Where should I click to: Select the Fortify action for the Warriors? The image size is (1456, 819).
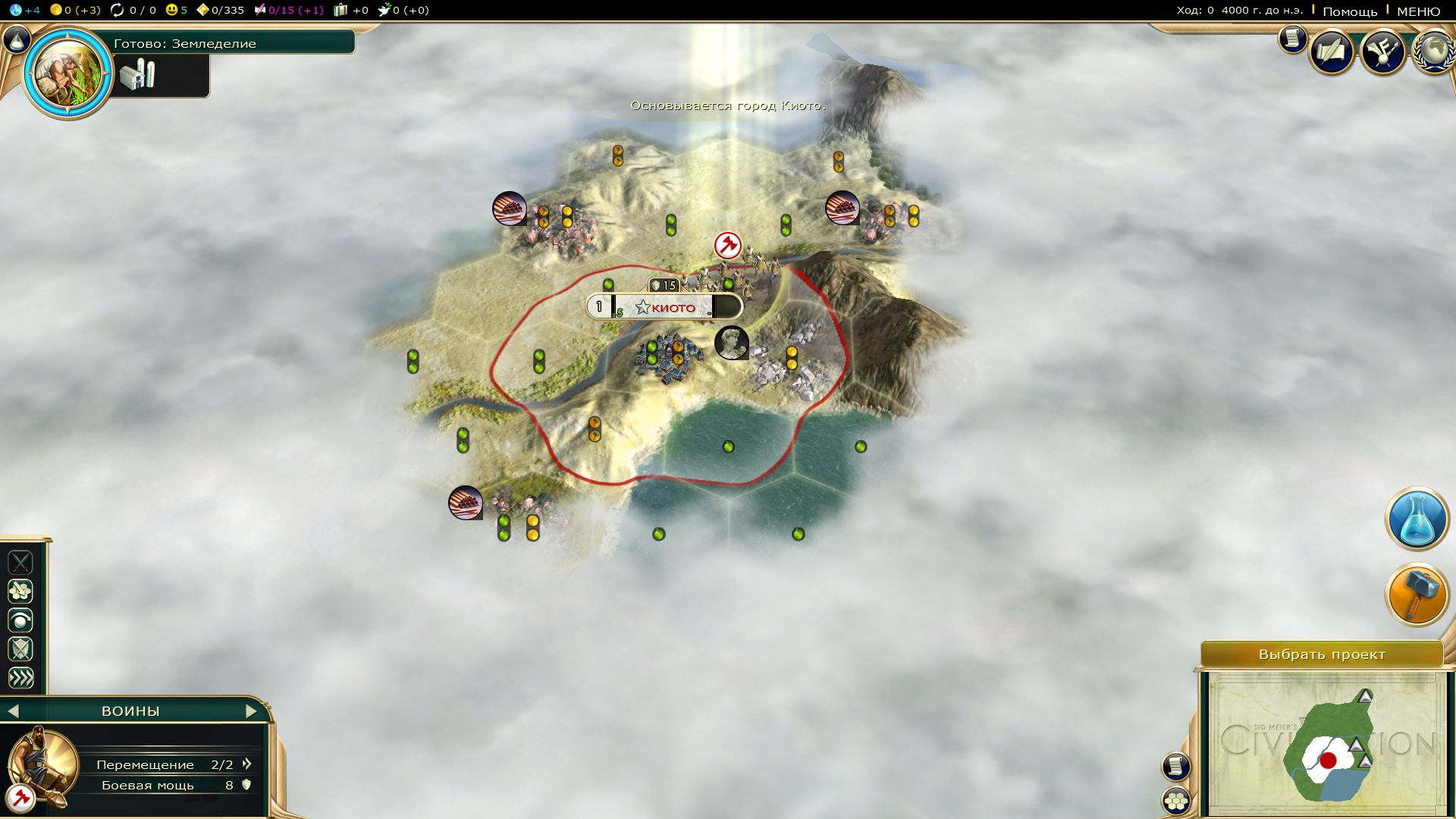tap(20, 648)
